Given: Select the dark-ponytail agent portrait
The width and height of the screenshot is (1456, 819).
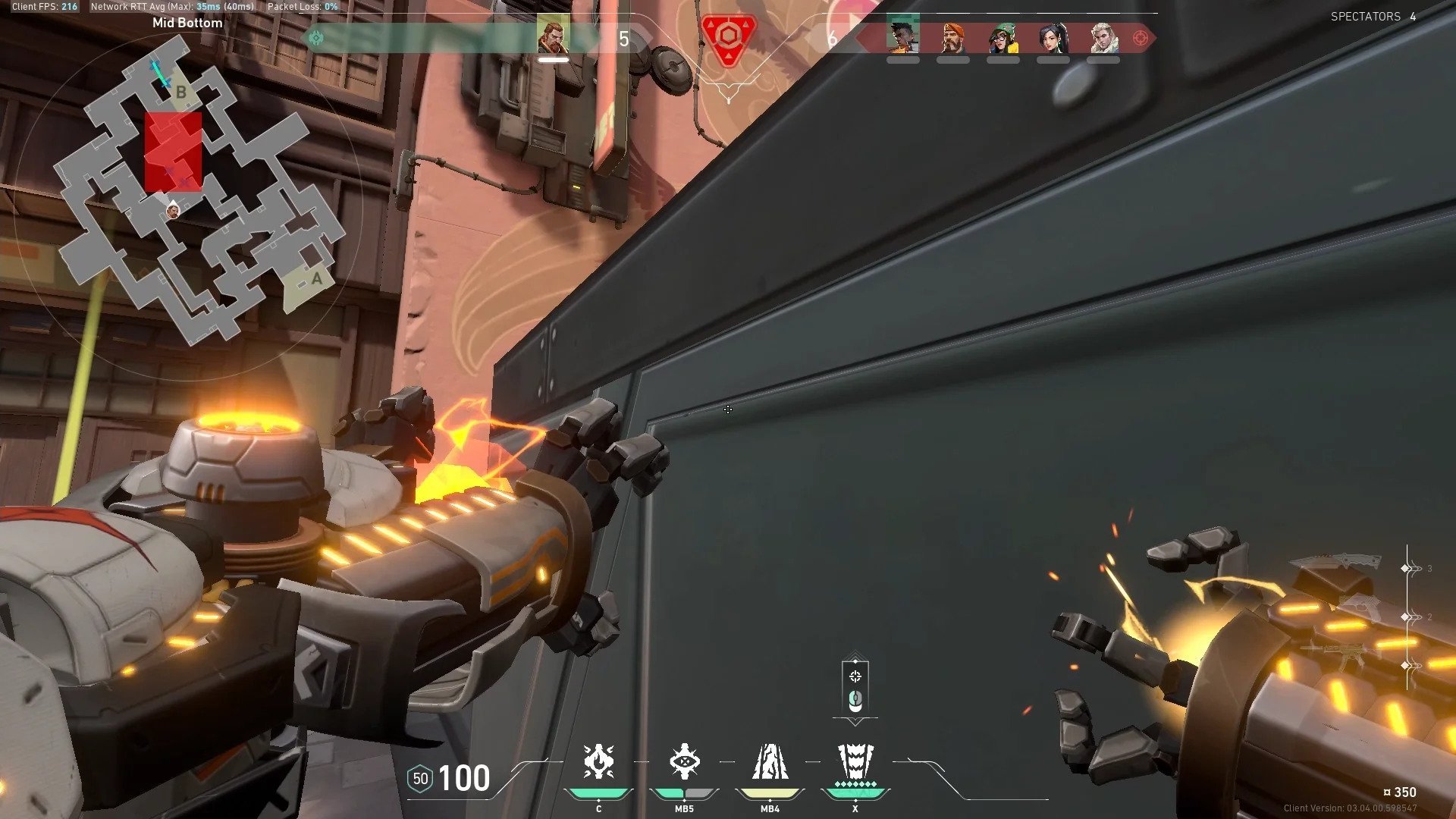Looking at the screenshot, I should tap(1053, 36).
